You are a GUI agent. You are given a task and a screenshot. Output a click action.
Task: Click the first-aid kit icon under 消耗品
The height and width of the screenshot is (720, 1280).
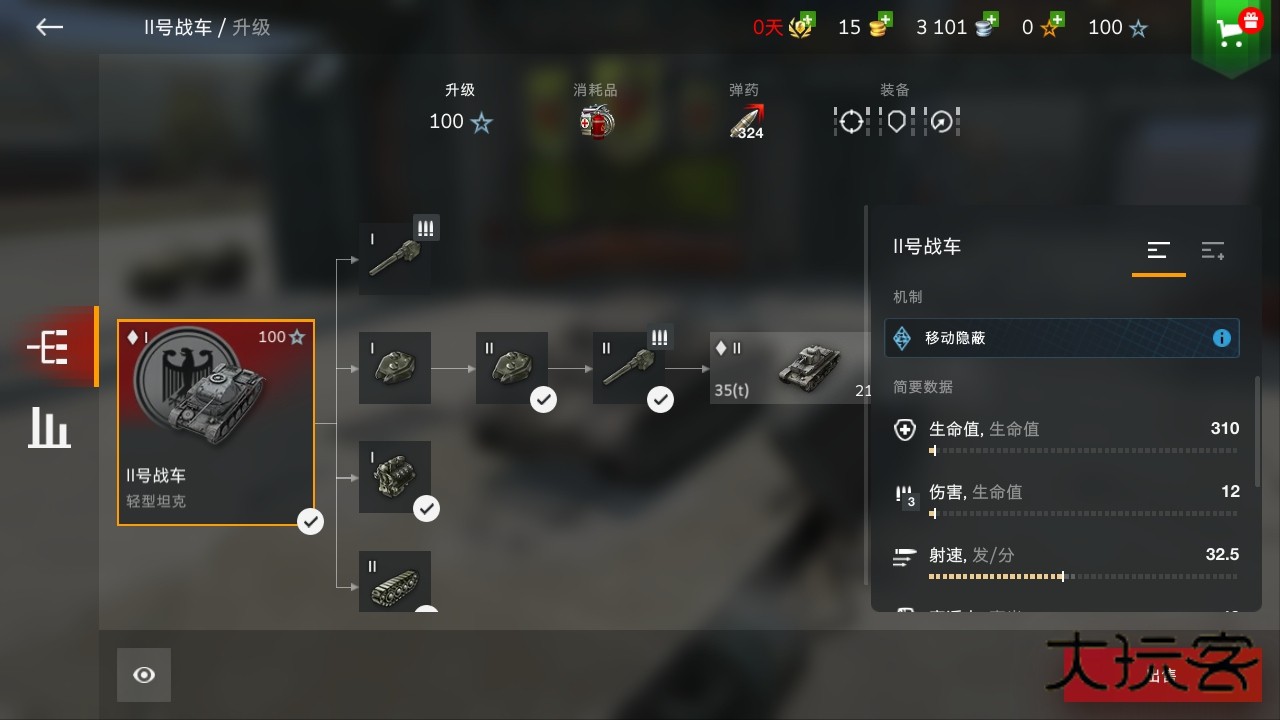pyautogui.click(x=595, y=120)
